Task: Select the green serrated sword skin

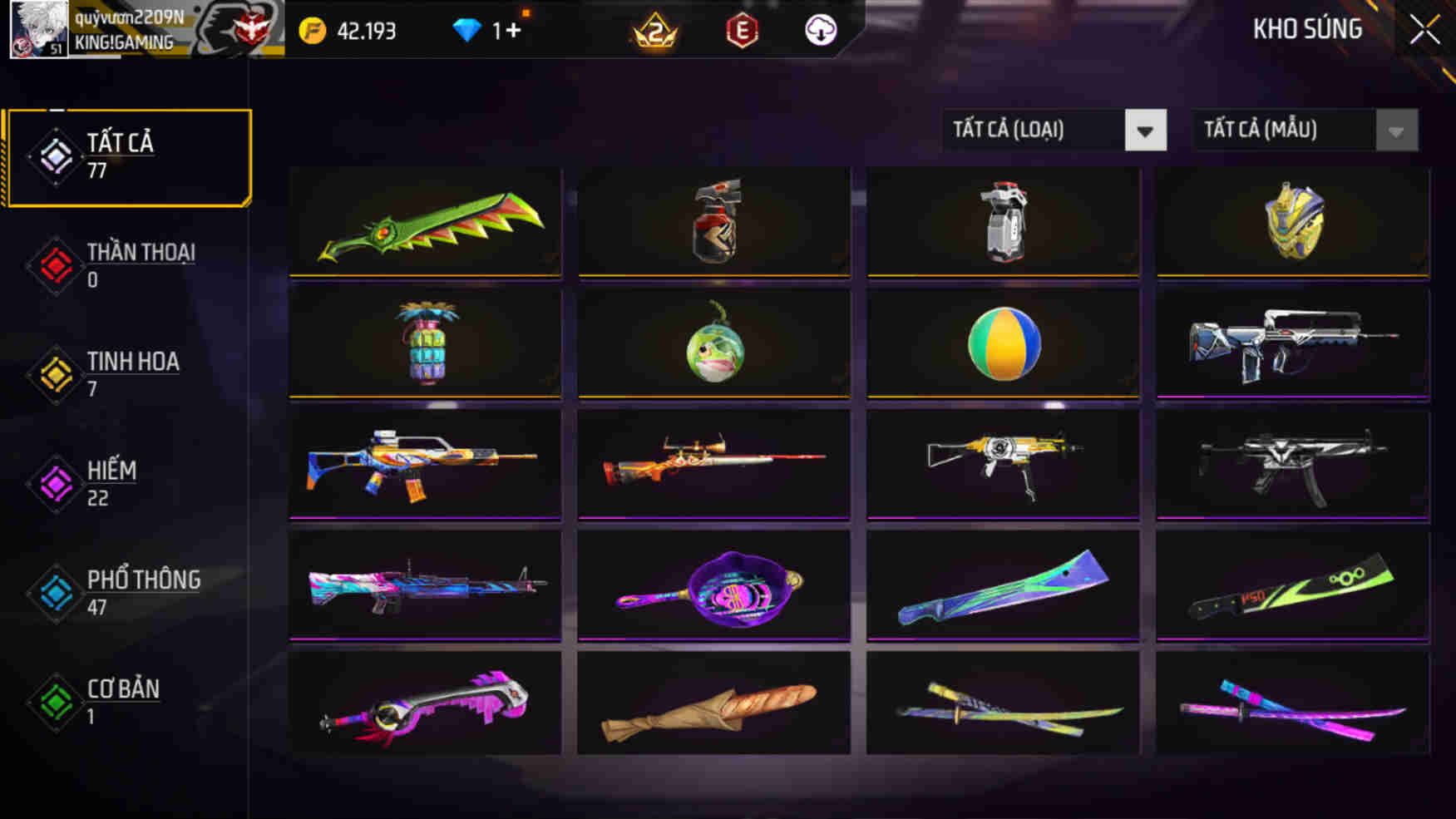Action: [425, 223]
